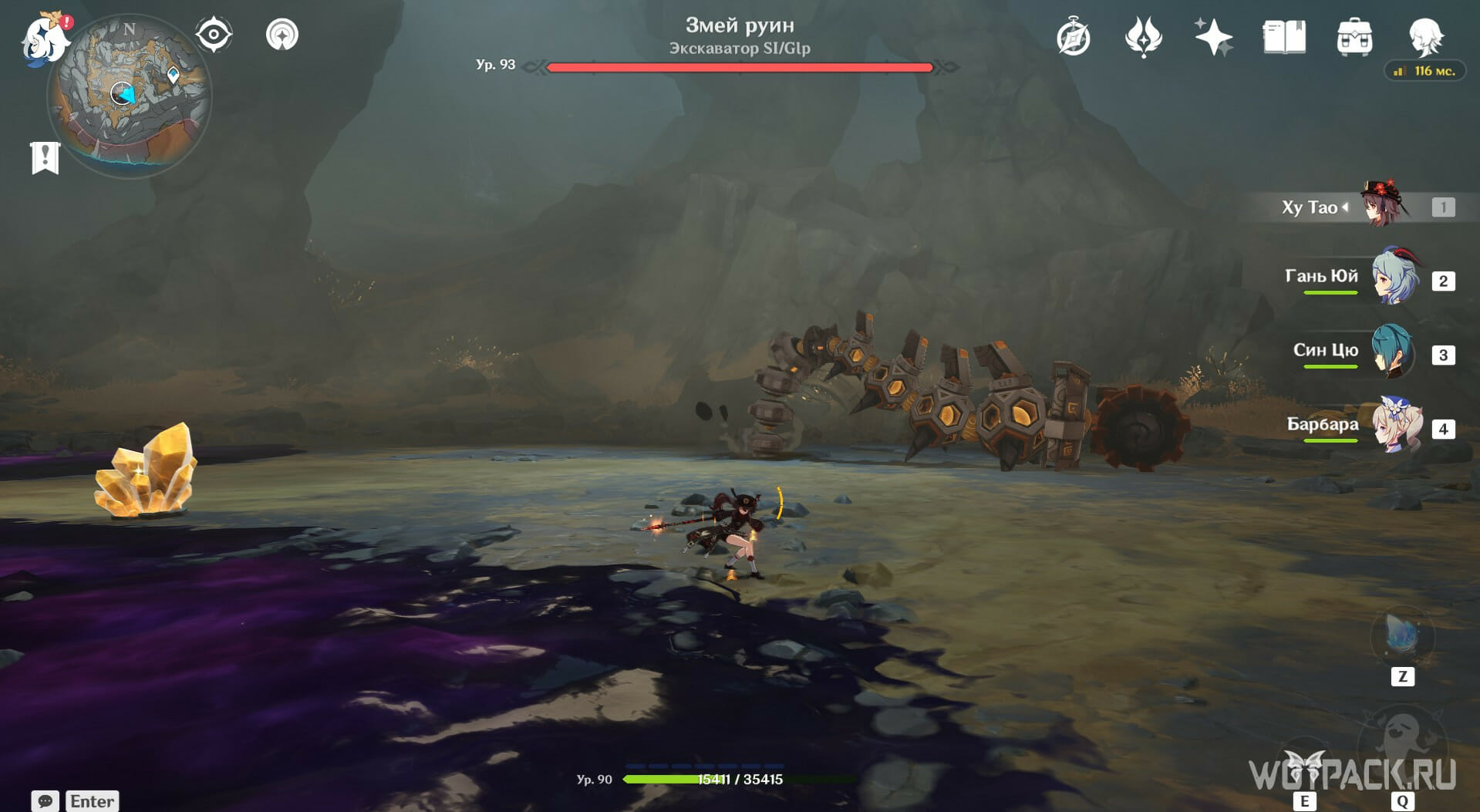Open the co-op signal icon
The image size is (1480, 812).
[x=282, y=35]
